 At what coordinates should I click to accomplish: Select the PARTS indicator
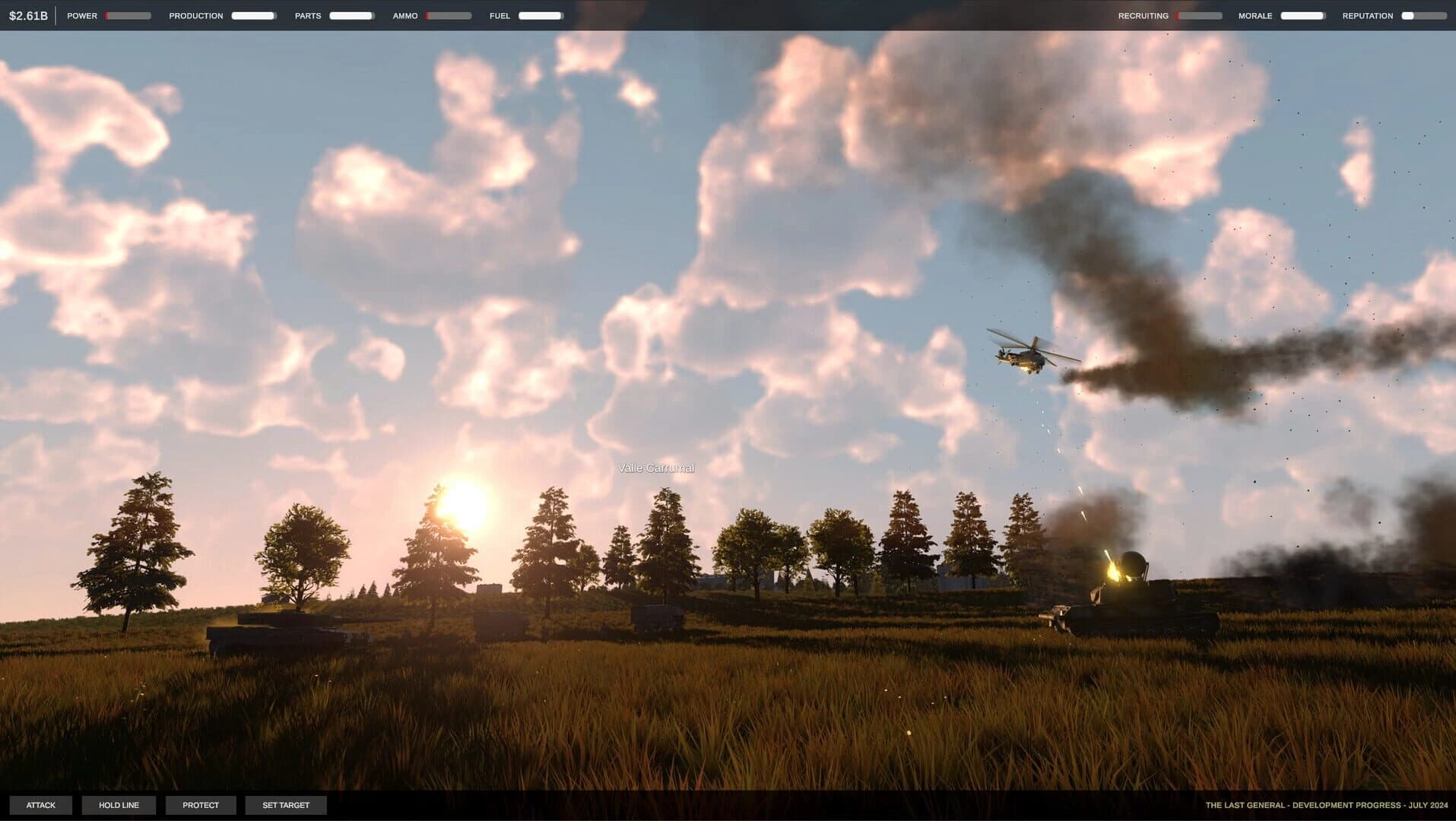point(351,14)
